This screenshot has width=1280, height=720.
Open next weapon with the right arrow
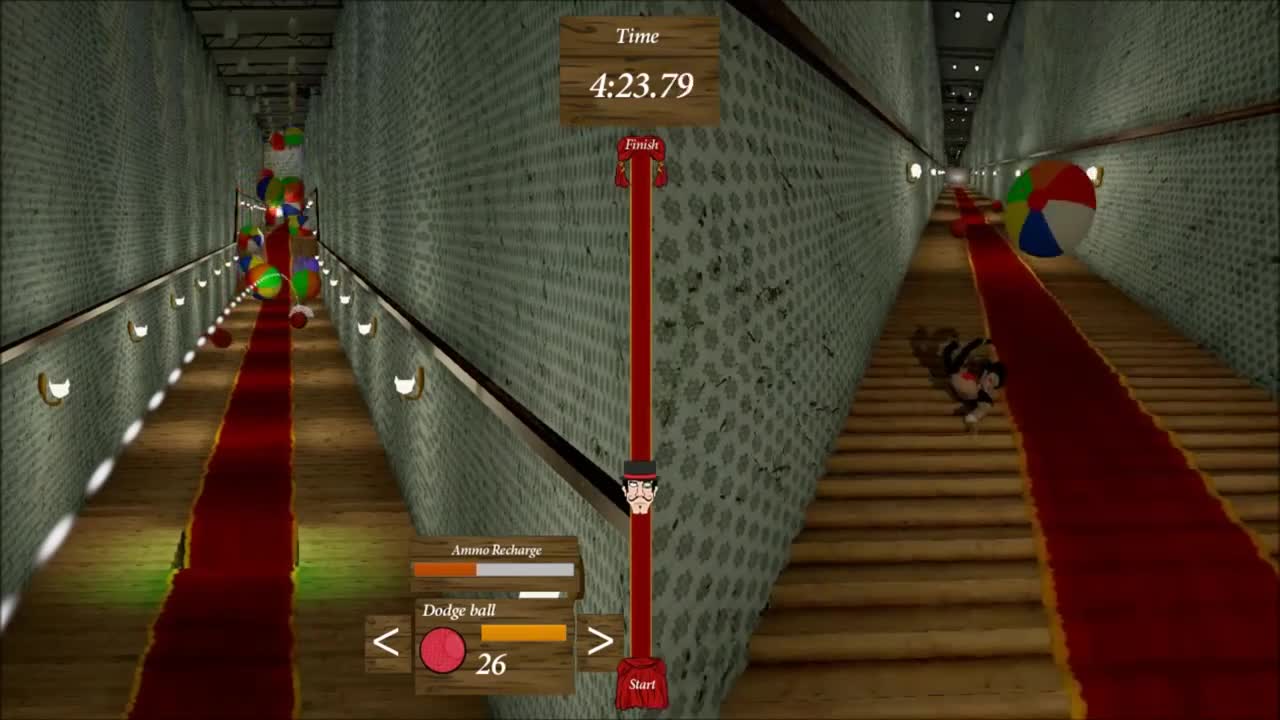click(x=601, y=640)
